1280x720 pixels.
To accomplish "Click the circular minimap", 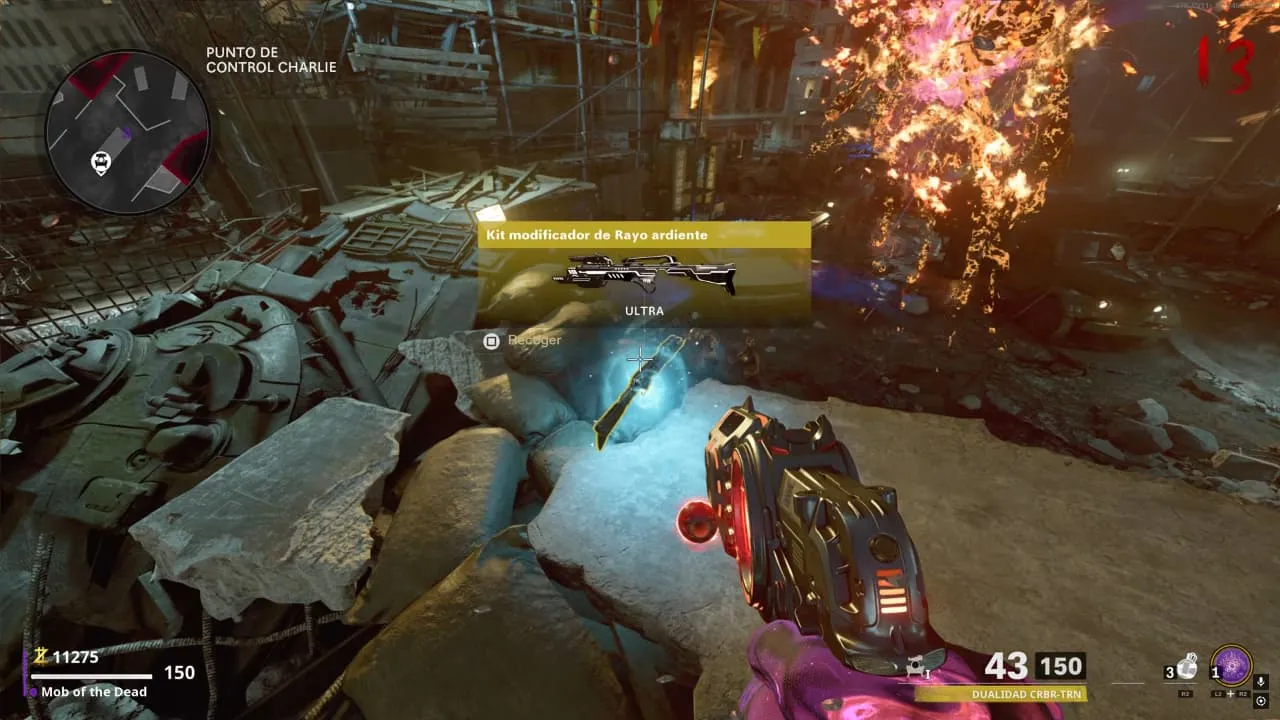I will (127, 132).
